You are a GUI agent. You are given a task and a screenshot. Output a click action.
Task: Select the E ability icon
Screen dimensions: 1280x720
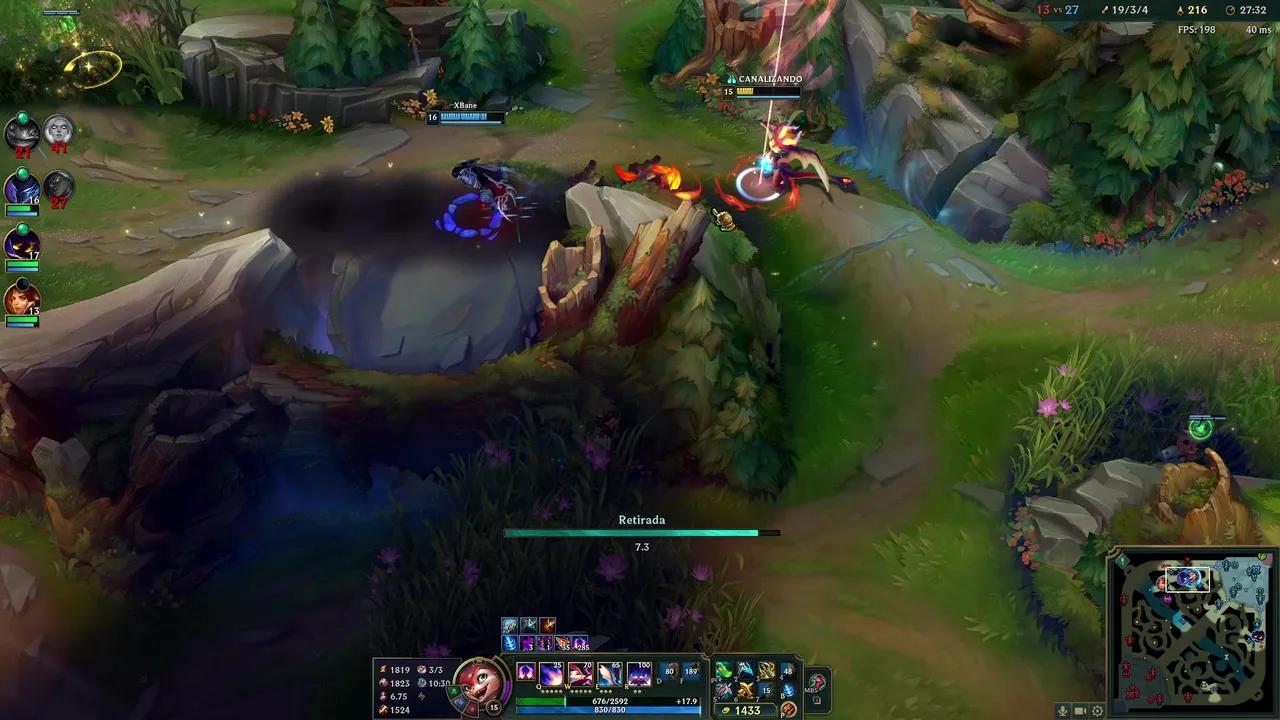coord(609,673)
